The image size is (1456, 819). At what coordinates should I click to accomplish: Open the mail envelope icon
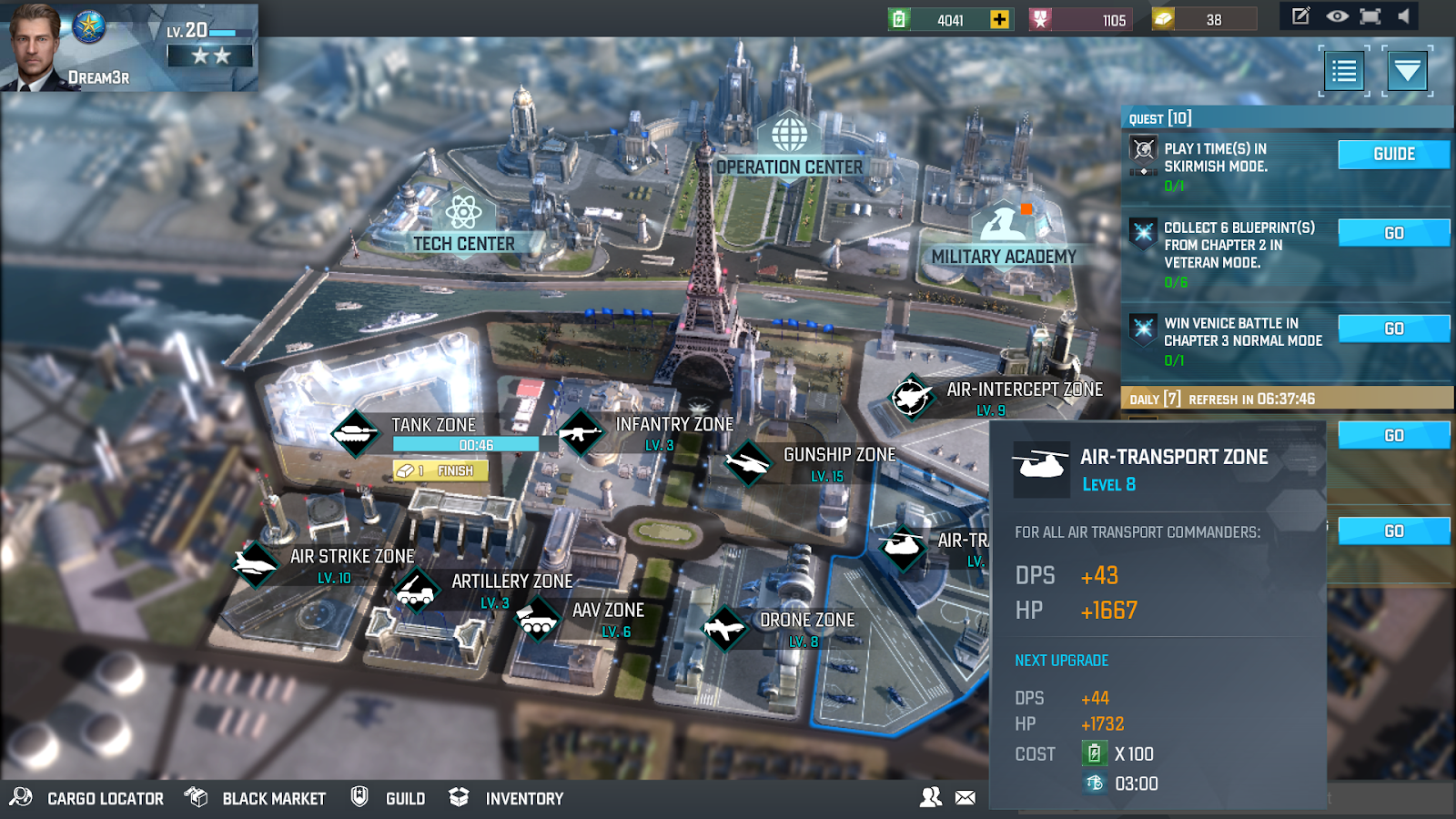966,797
